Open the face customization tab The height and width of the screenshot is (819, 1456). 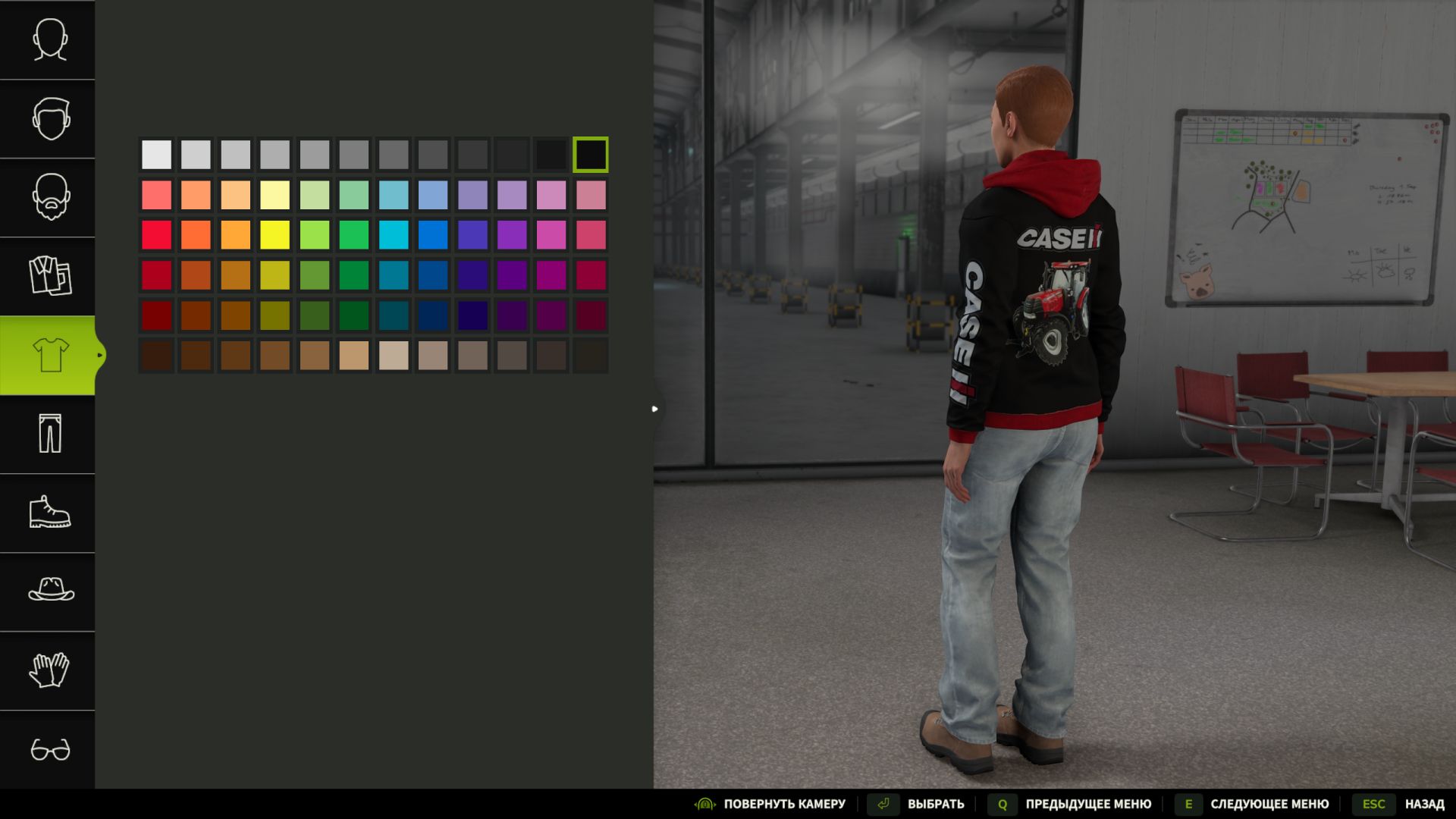tap(47, 41)
